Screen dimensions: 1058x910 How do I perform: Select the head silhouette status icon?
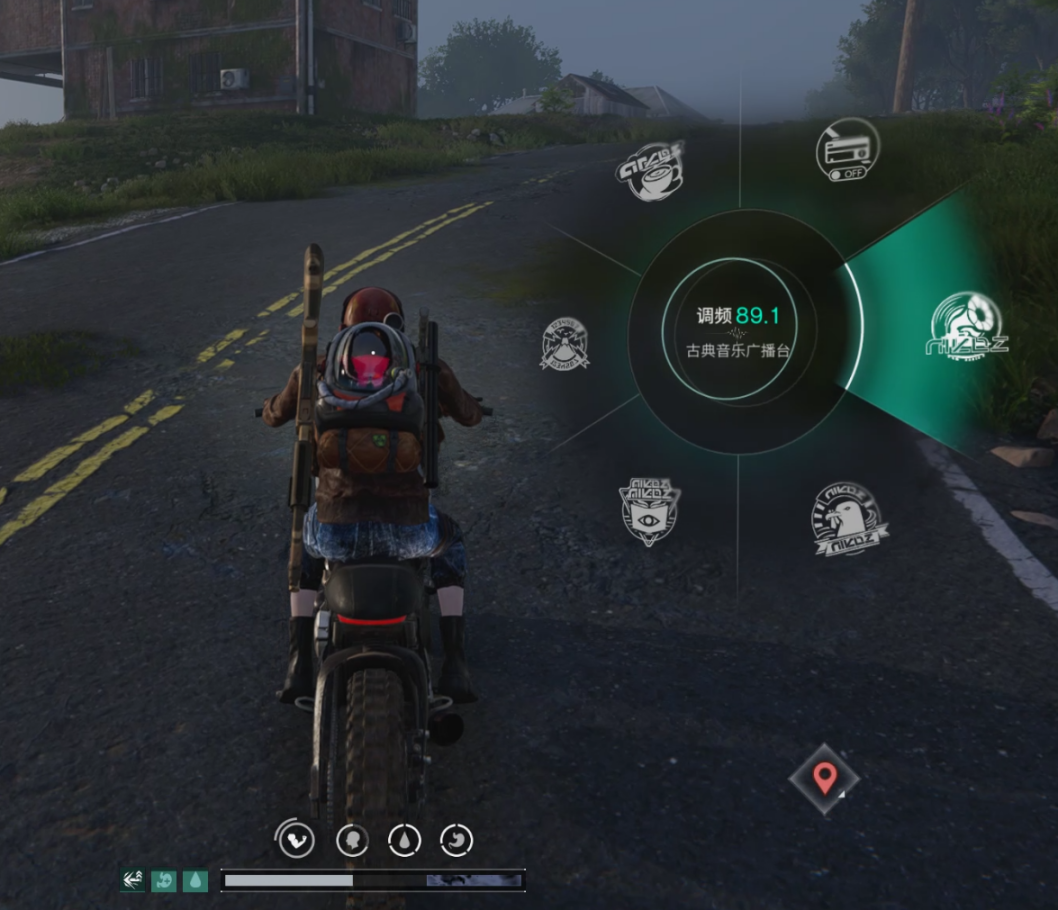pos(352,840)
